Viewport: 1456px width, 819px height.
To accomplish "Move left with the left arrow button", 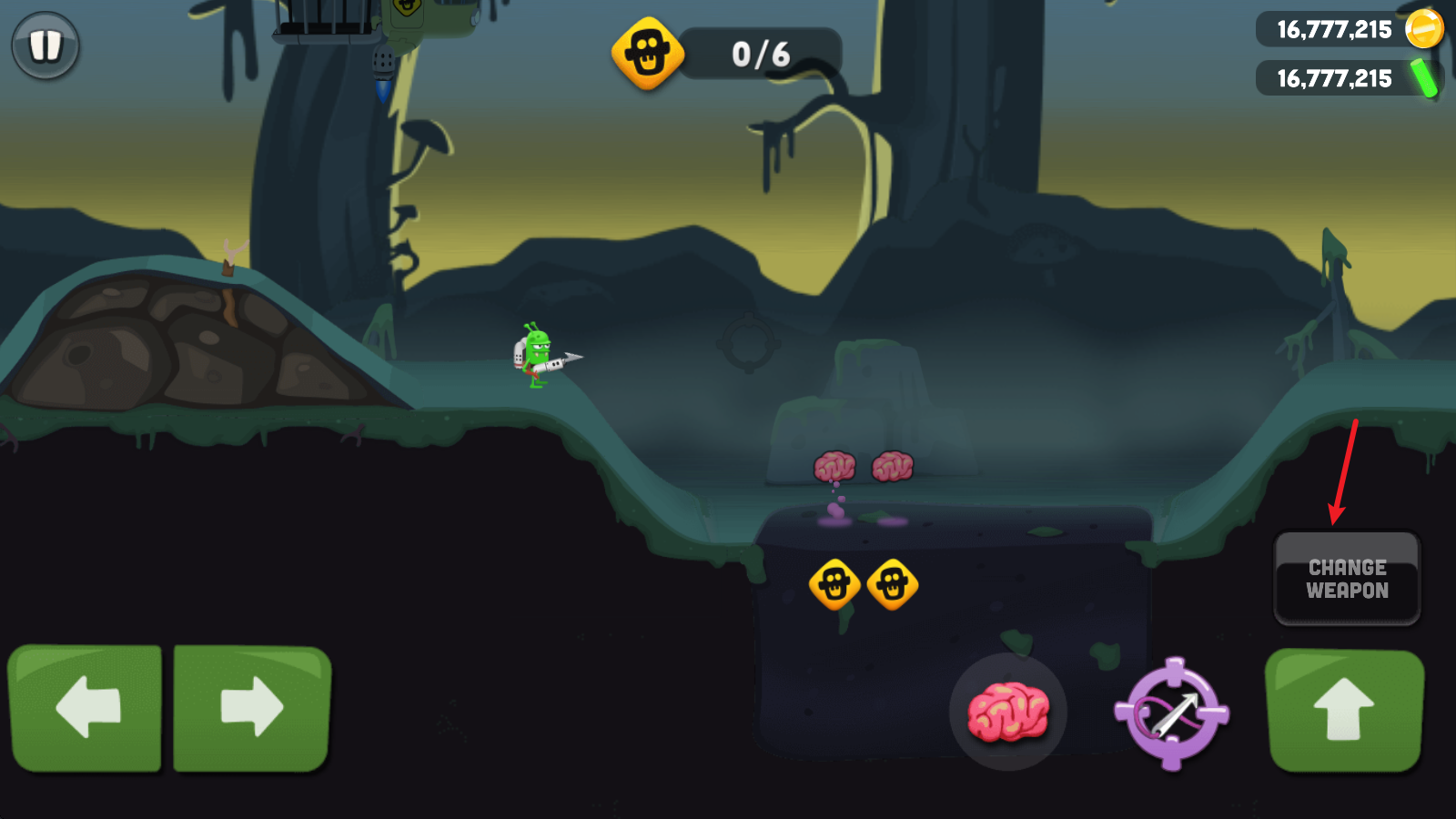I will pyautogui.click(x=86, y=708).
